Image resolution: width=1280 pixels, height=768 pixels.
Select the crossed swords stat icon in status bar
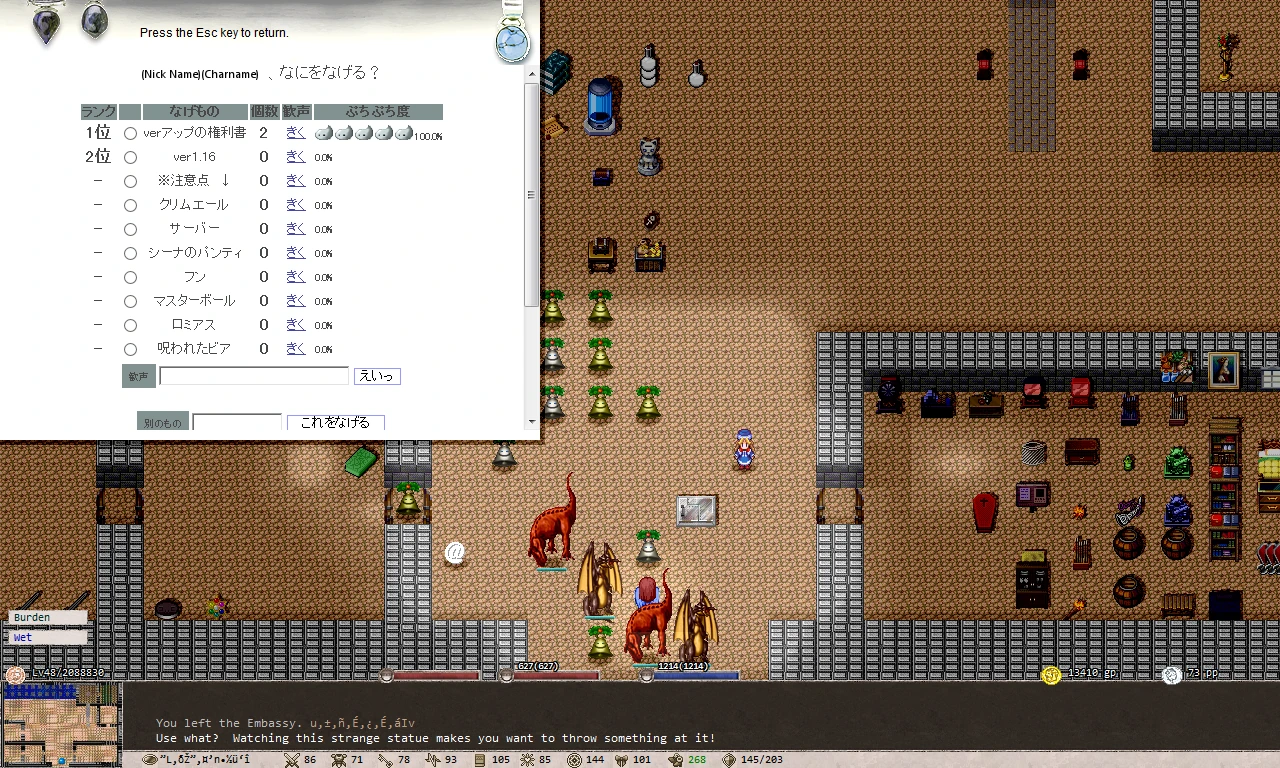tap(291, 759)
